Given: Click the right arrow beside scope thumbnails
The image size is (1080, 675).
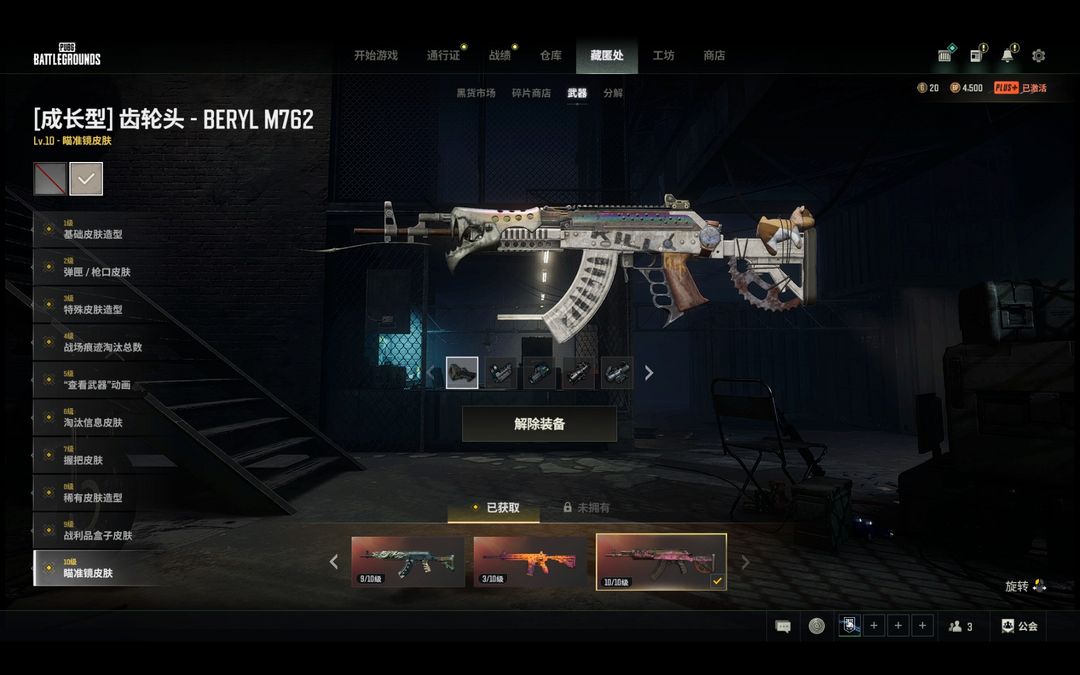Looking at the screenshot, I should pos(649,373).
